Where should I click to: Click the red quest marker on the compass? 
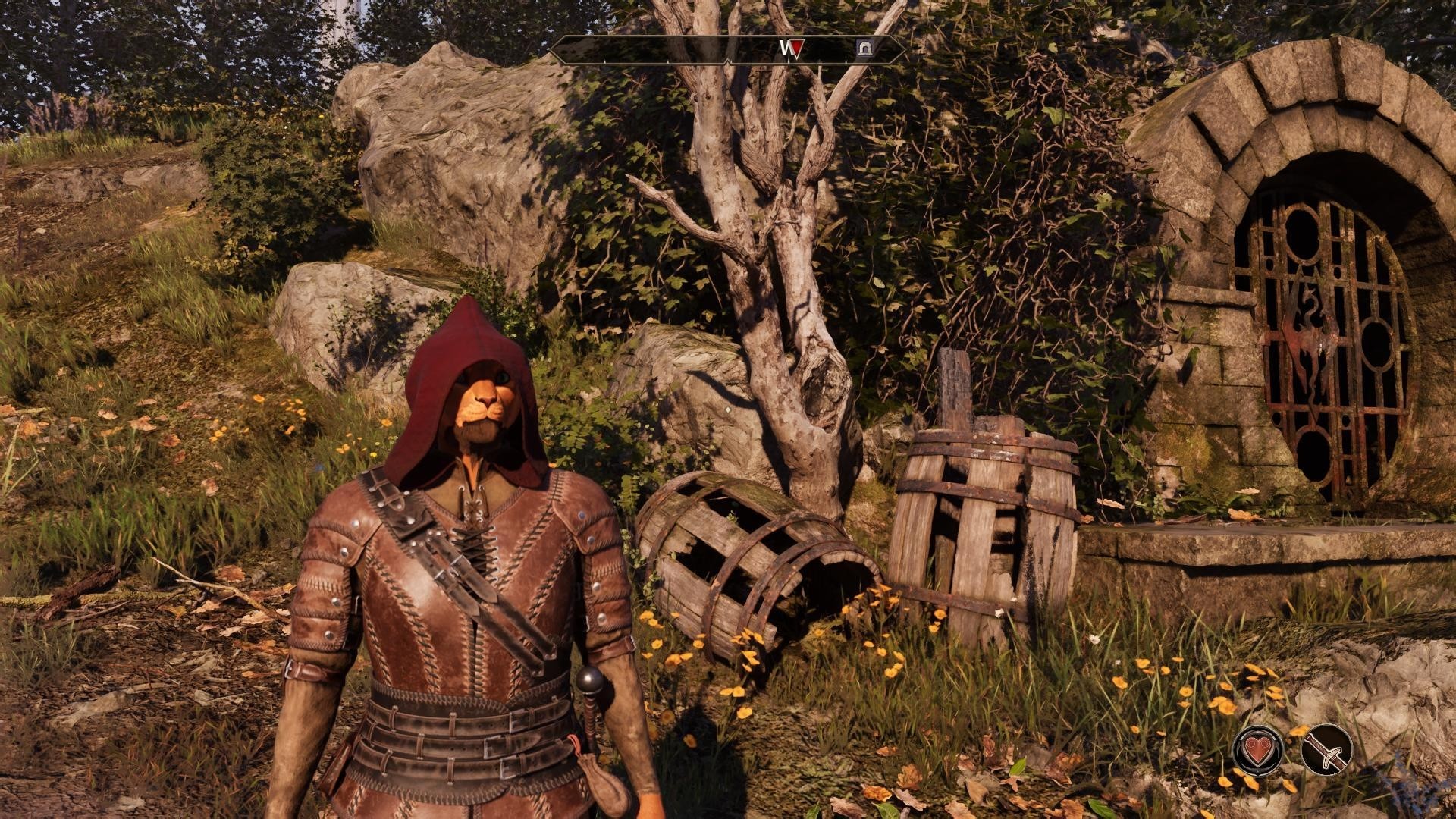pyautogui.click(x=795, y=50)
